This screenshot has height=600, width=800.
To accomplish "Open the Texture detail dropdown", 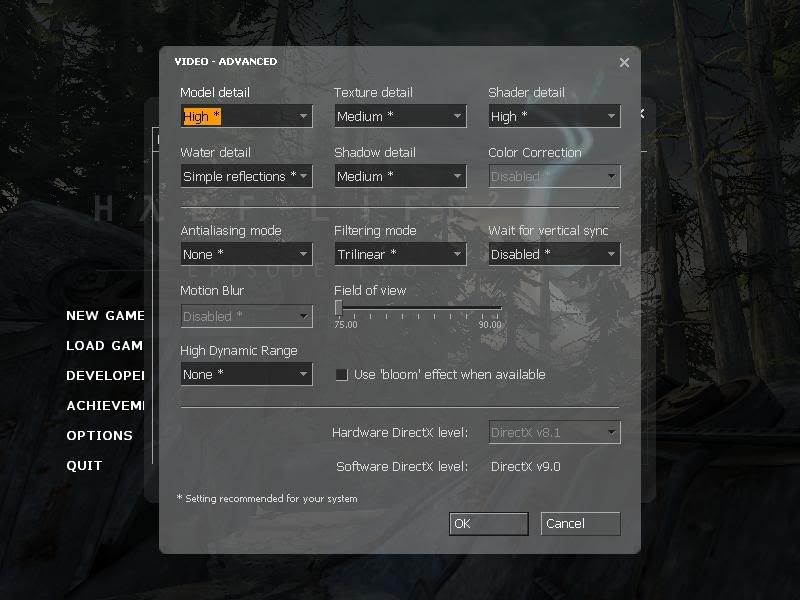I will [x=400, y=116].
